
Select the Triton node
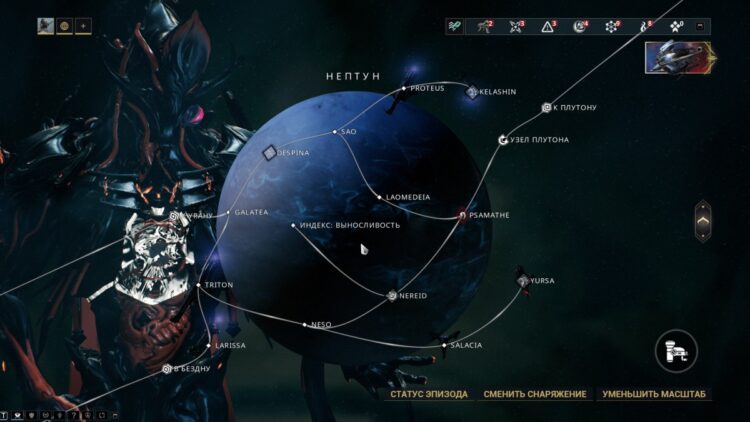[x=200, y=285]
